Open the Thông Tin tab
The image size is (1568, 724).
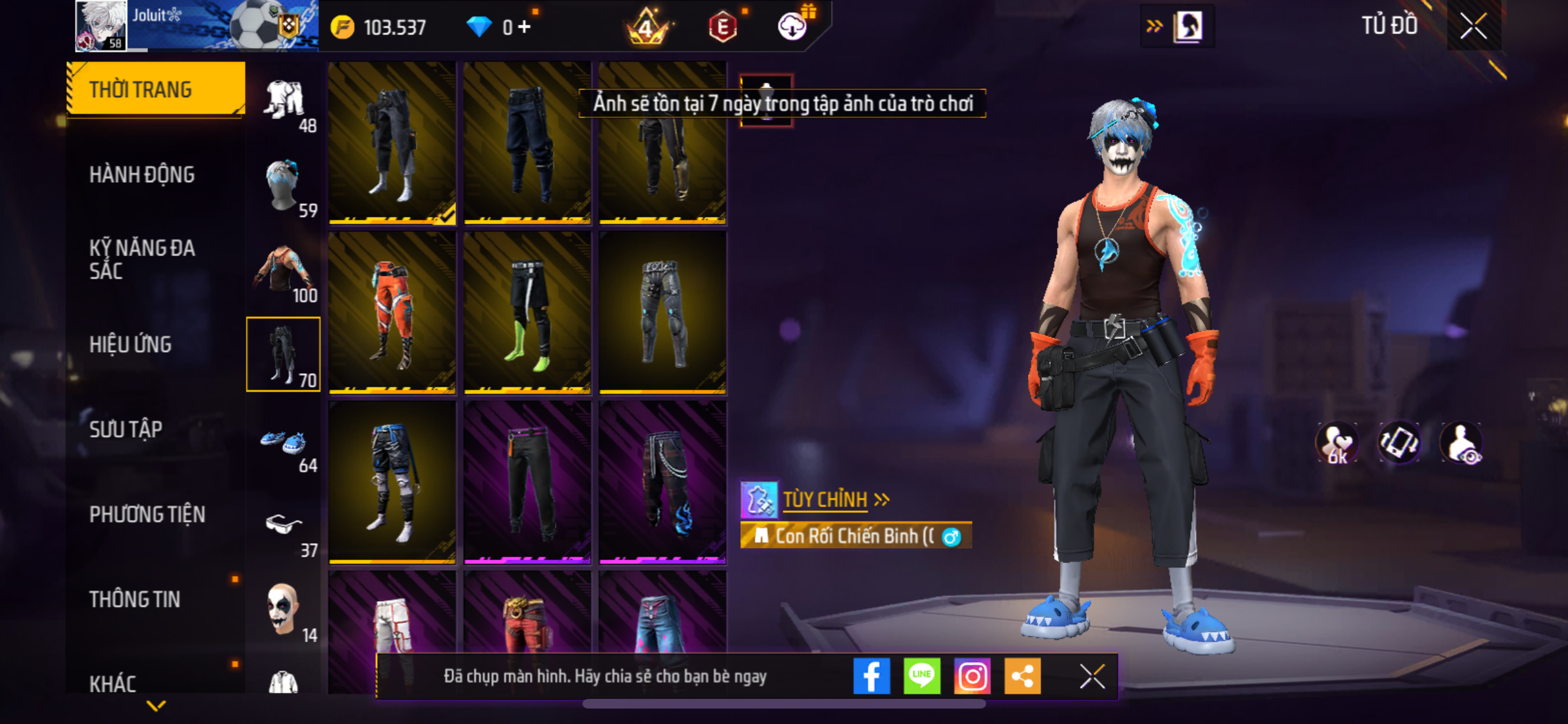[135, 599]
